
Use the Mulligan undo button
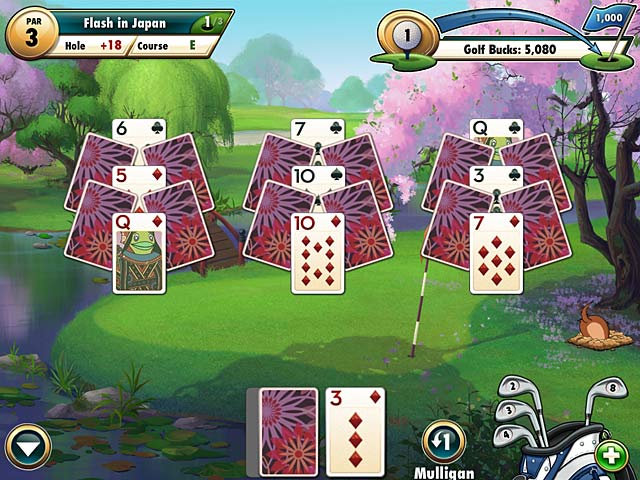443,440
